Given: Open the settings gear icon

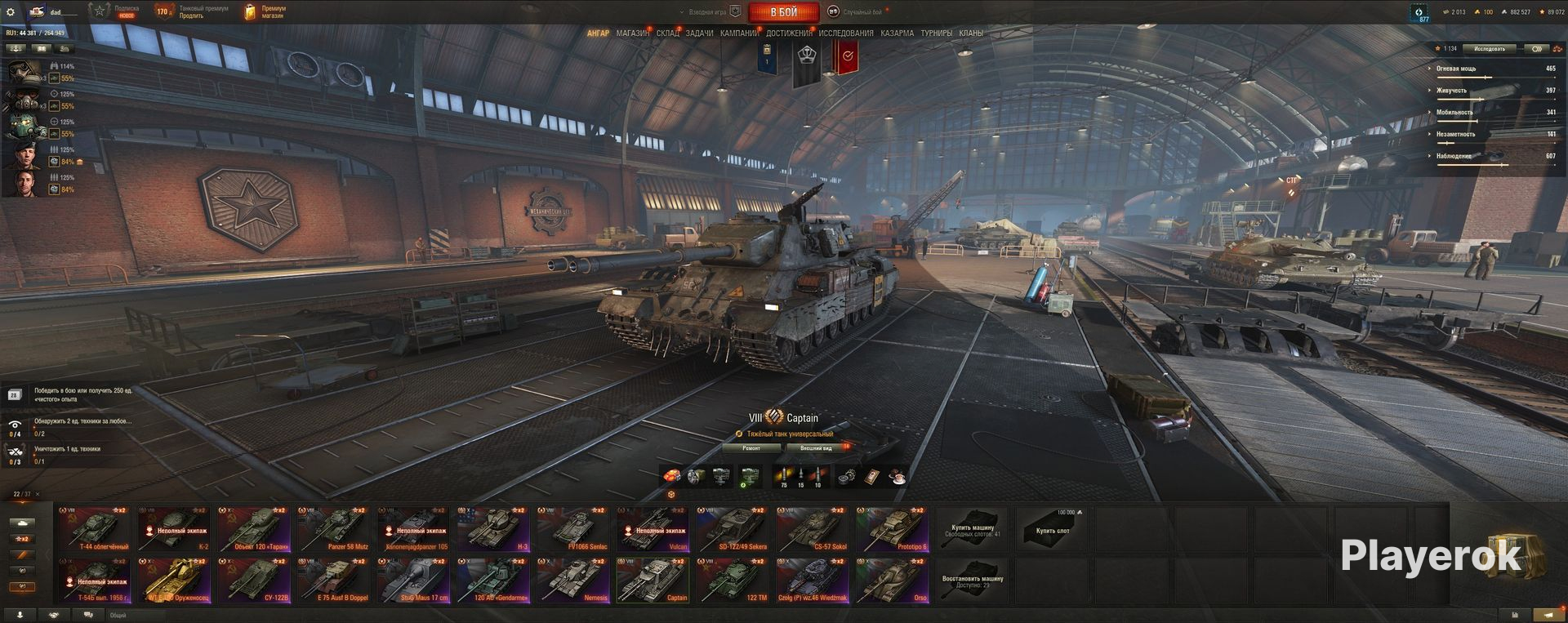Looking at the screenshot, I should coord(11,12).
